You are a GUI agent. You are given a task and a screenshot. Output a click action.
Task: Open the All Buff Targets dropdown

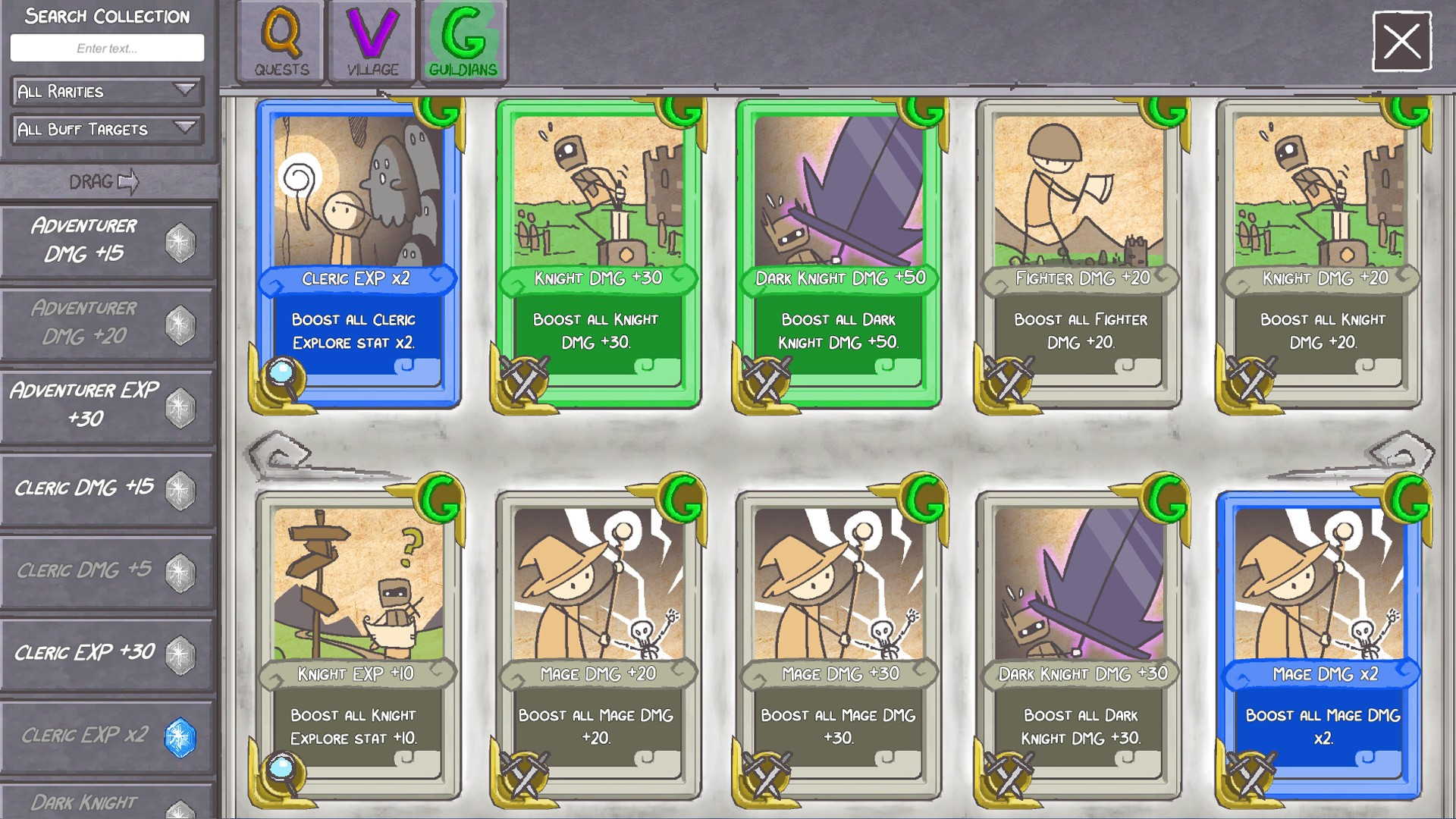(107, 129)
